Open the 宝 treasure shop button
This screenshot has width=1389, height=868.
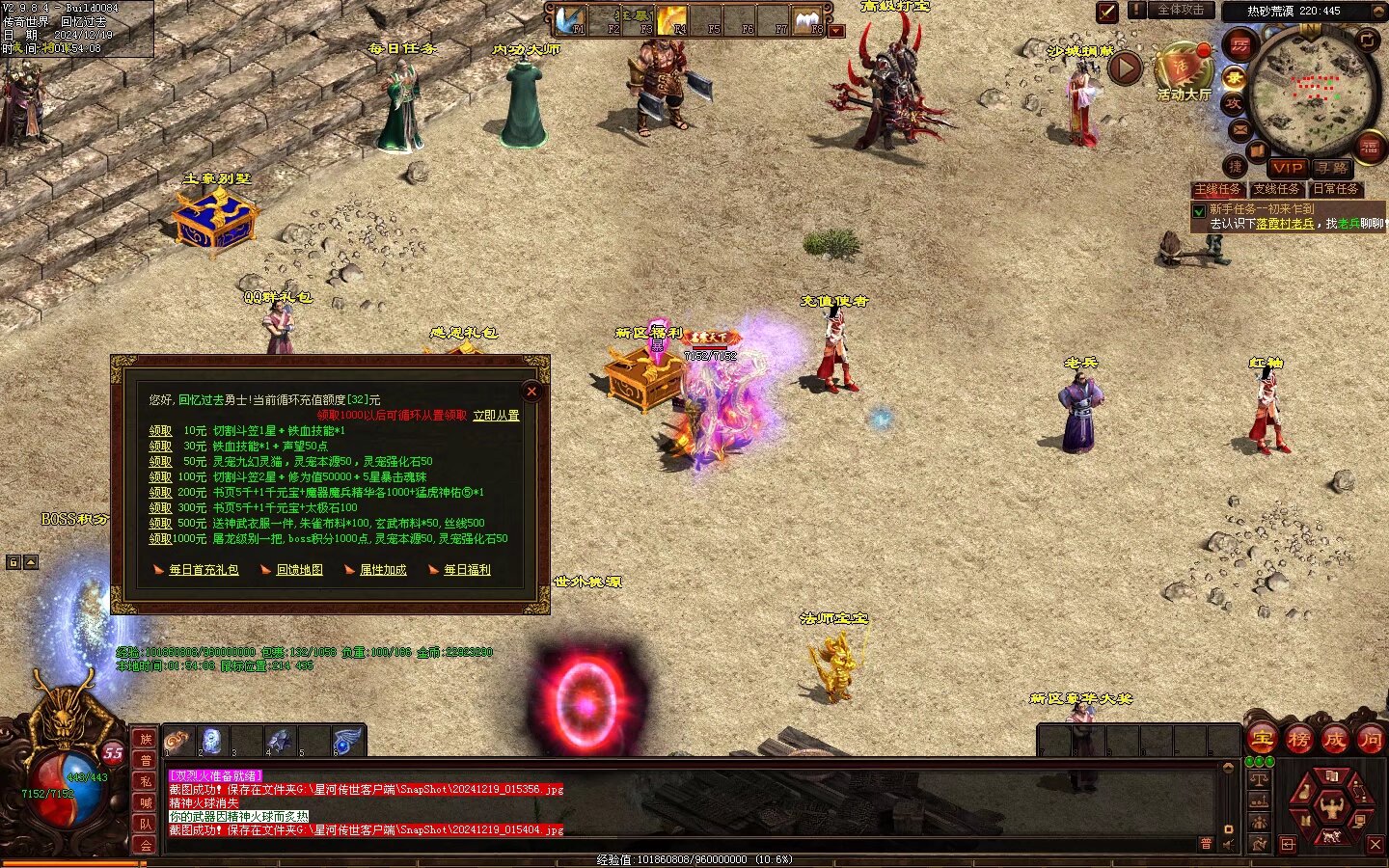1263,740
